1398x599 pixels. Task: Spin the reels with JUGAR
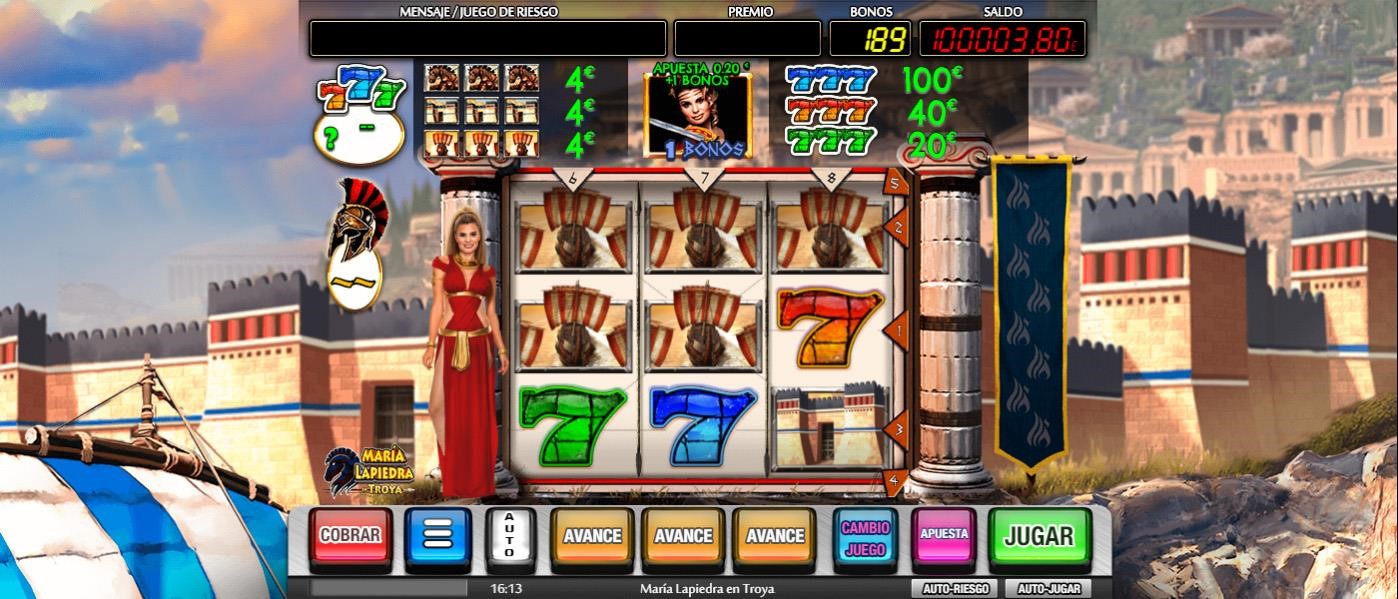[x=1038, y=535]
